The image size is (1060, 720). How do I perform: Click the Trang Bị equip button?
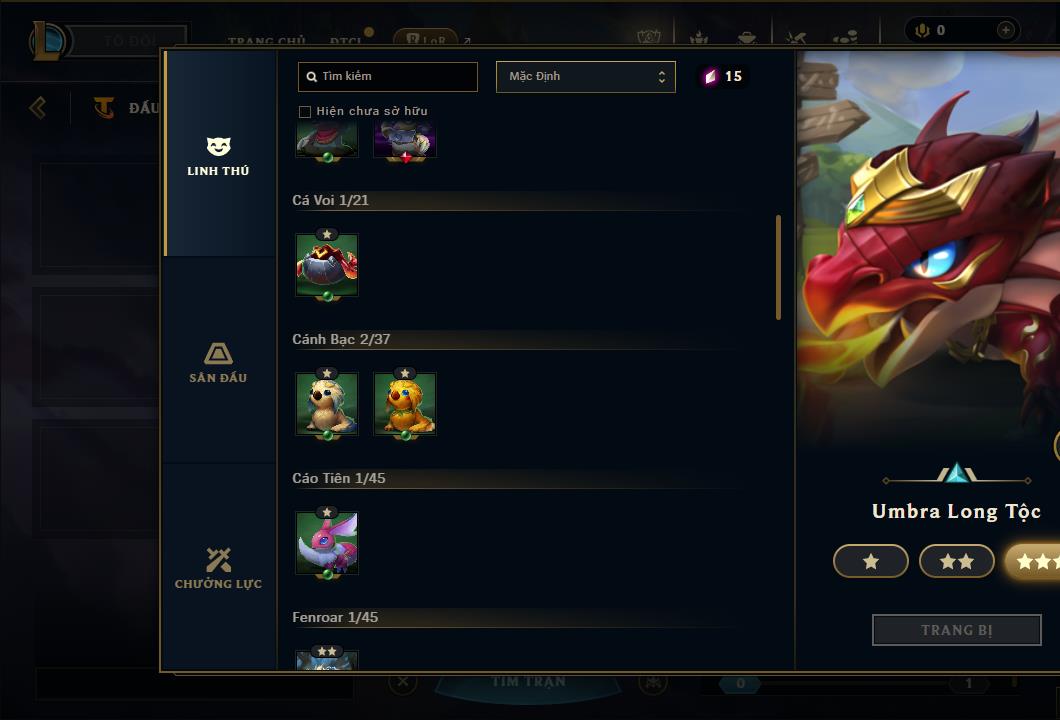[x=956, y=630]
